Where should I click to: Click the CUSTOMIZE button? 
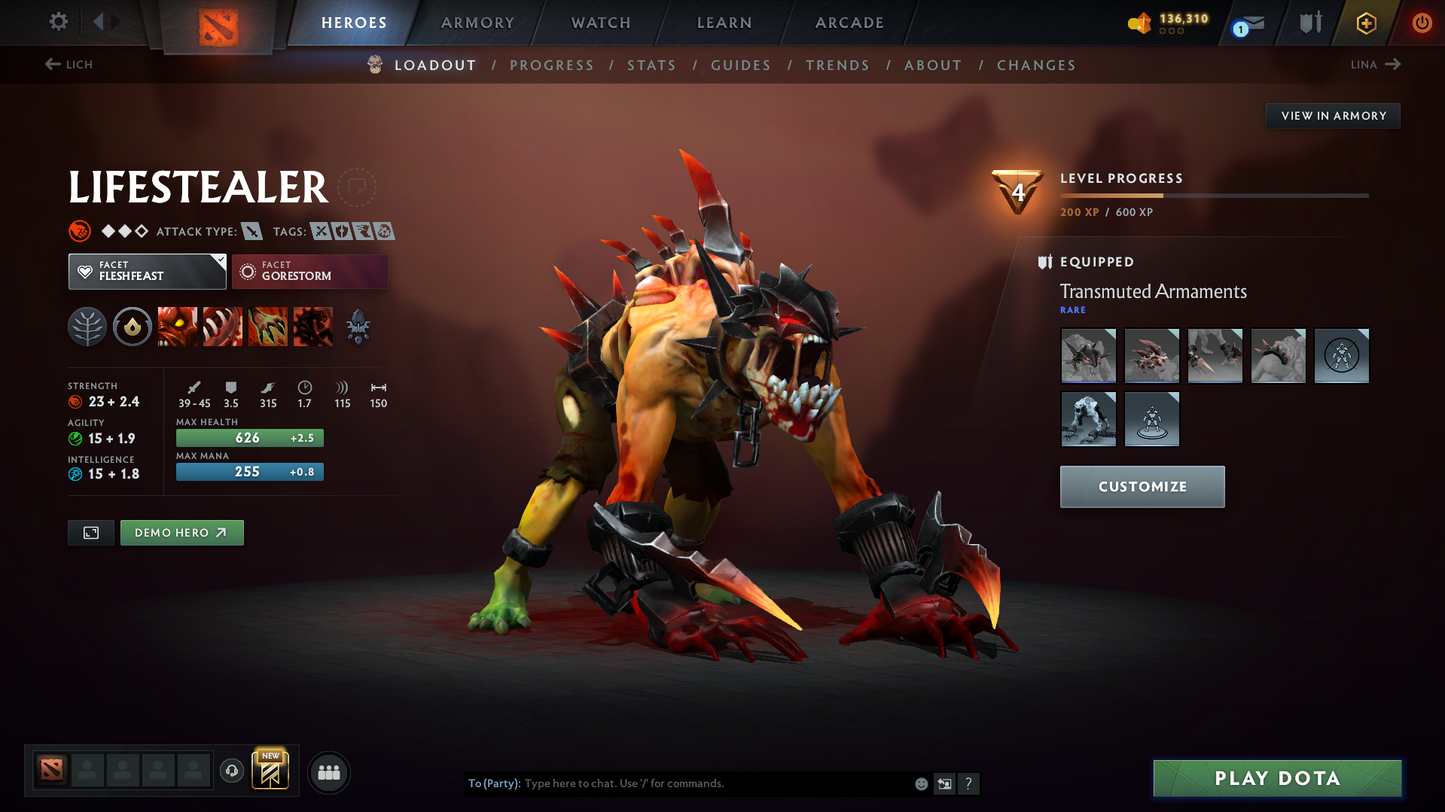[x=1142, y=486]
